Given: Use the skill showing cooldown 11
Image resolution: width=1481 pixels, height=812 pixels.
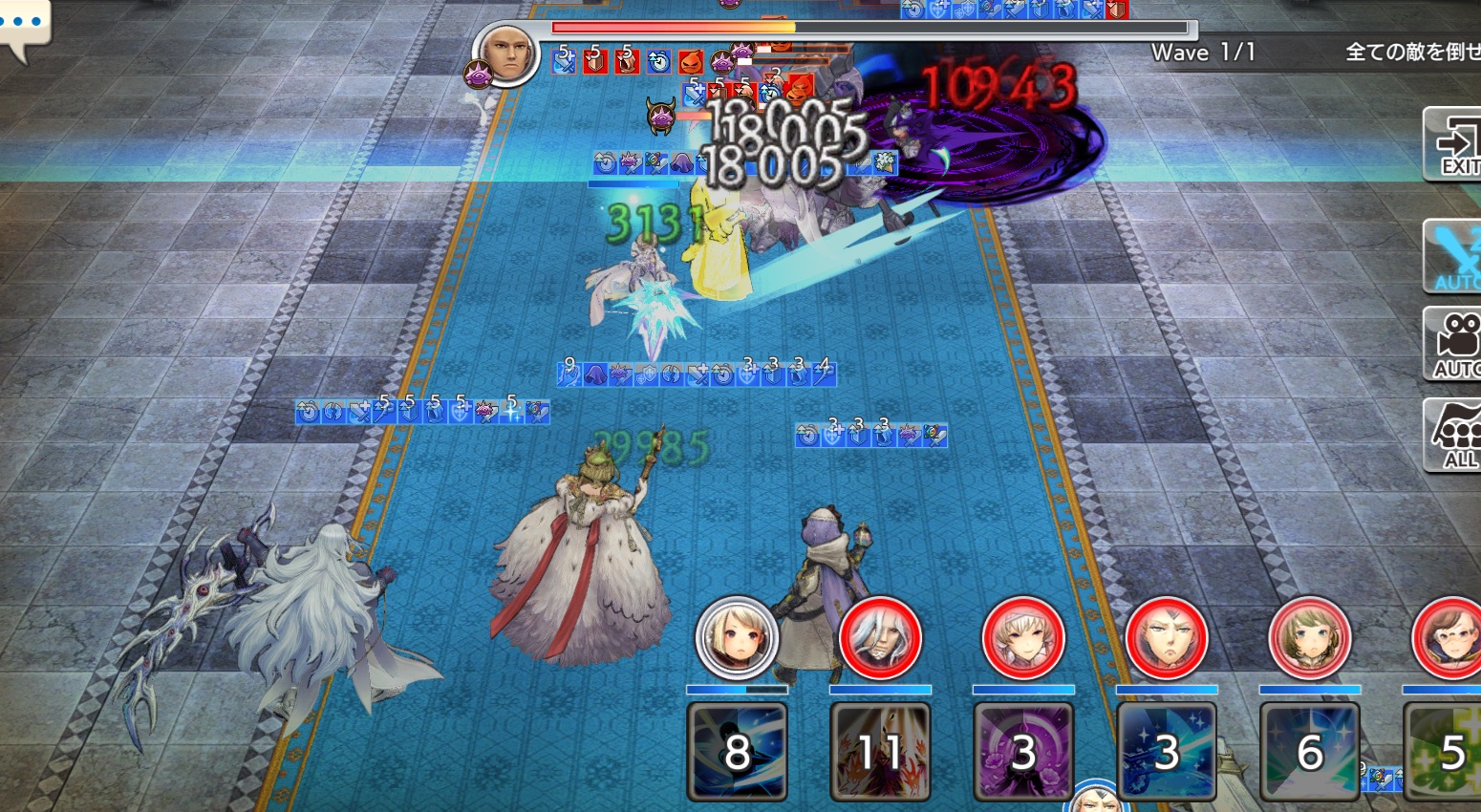Looking at the screenshot, I should tap(880, 751).
